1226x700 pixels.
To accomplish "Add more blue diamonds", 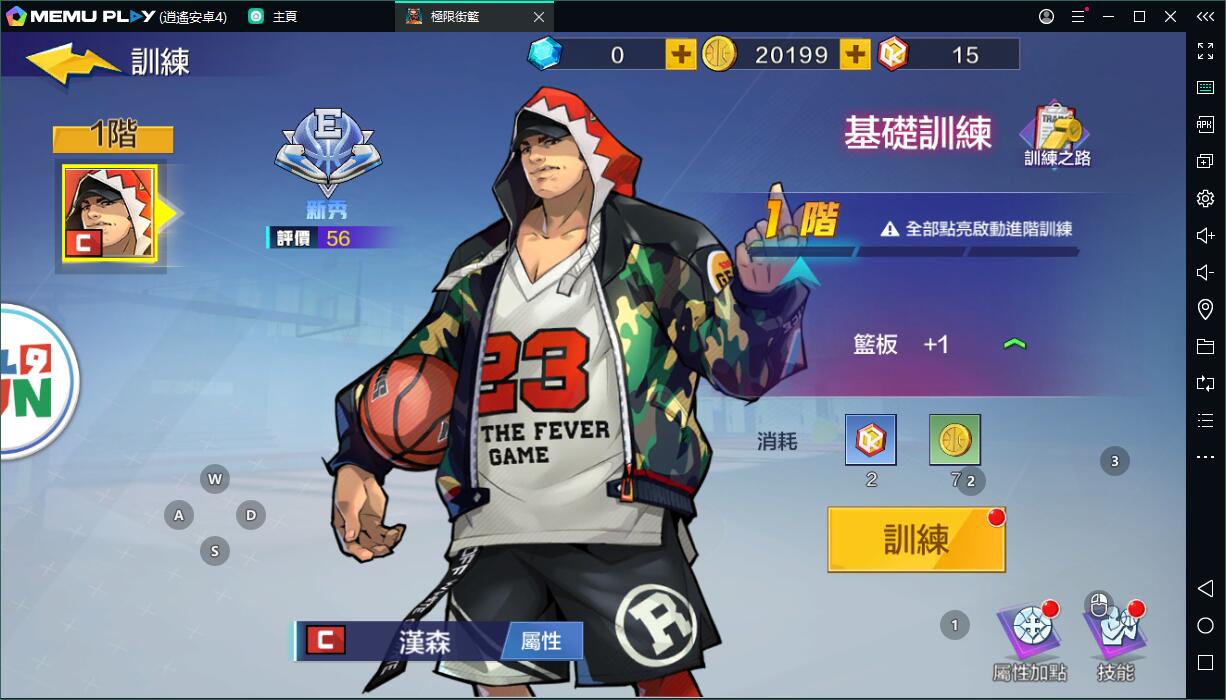I will pos(680,54).
